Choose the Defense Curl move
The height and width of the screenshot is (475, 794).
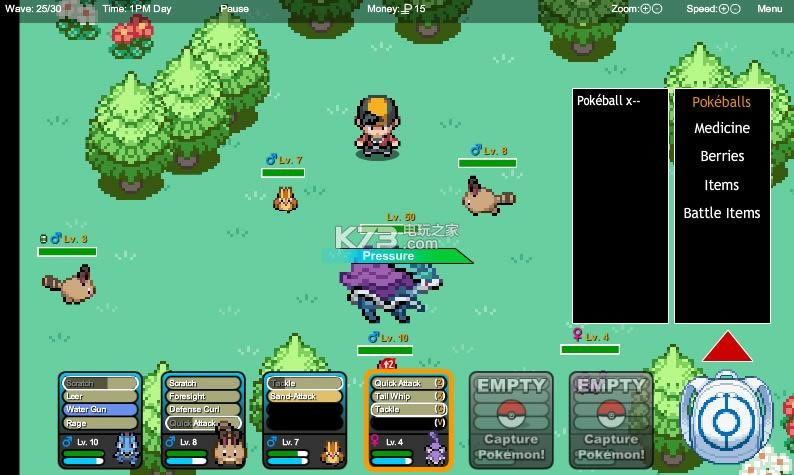tap(203, 409)
